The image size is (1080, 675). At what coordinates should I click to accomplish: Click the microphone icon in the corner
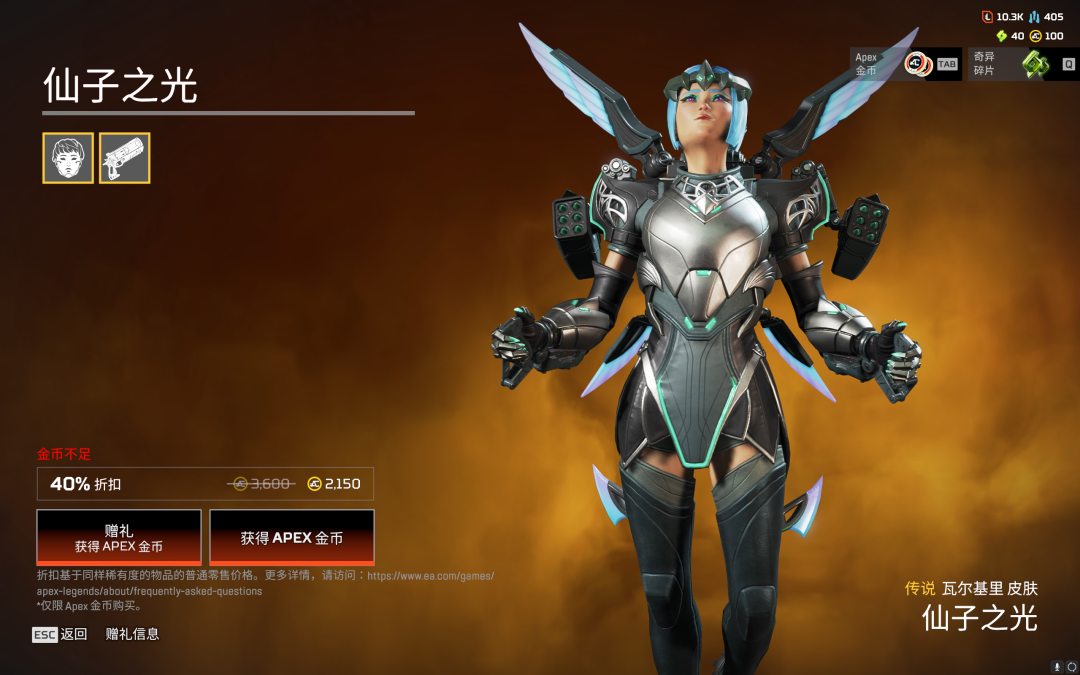click(x=1057, y=666)
